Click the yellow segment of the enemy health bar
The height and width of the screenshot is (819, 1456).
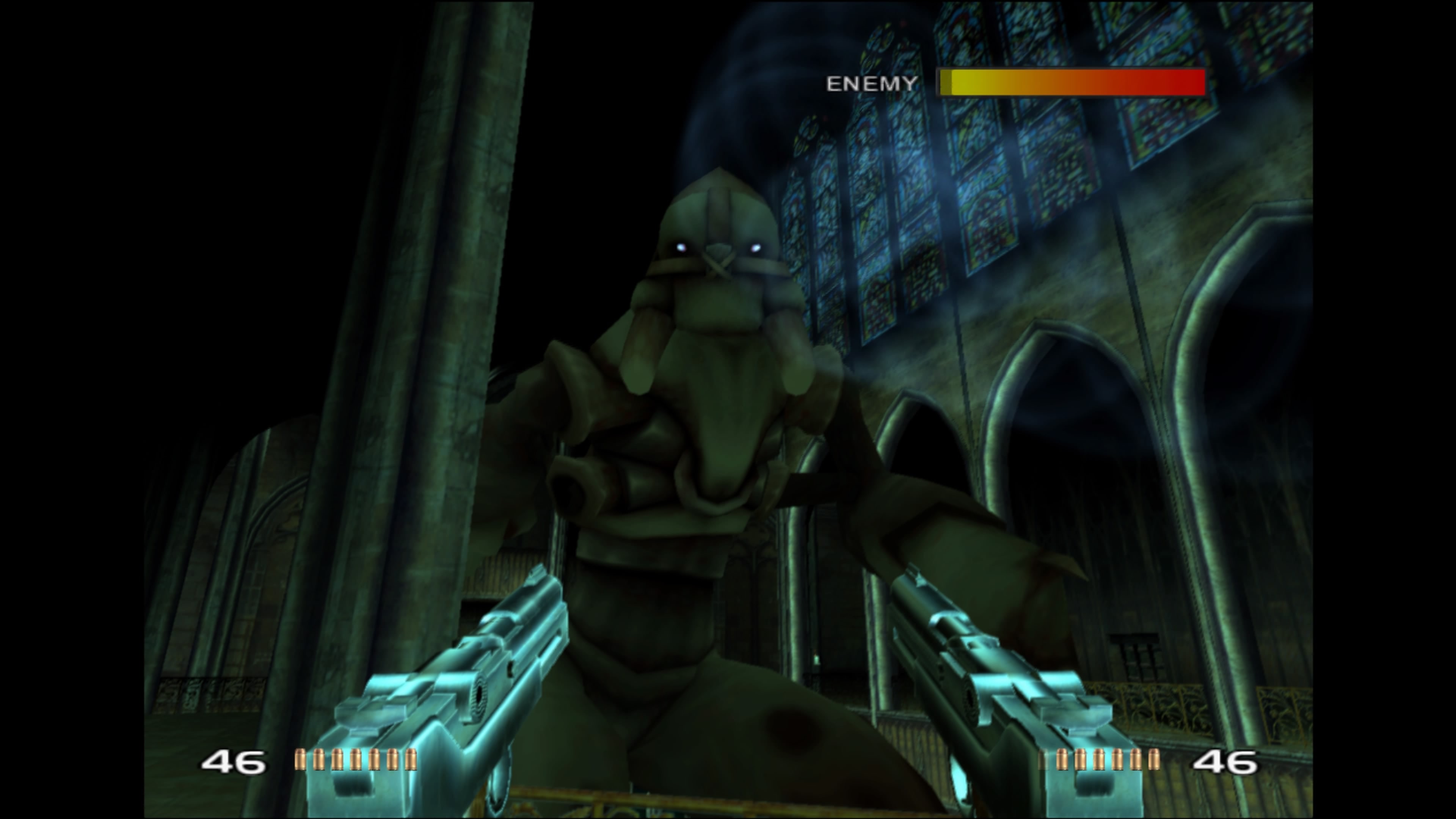[972, 83]
